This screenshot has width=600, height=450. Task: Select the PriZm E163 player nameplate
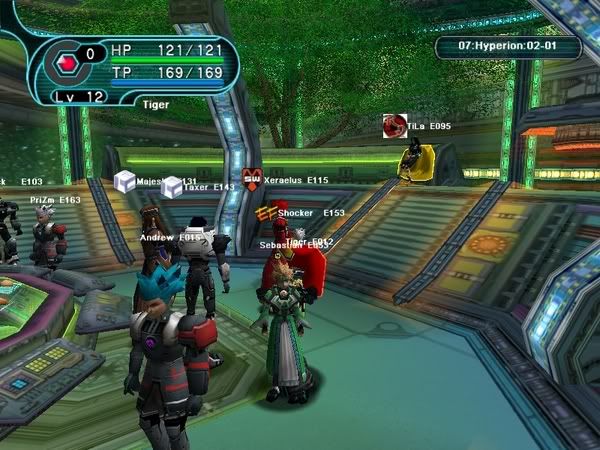(x=55, y=200)
